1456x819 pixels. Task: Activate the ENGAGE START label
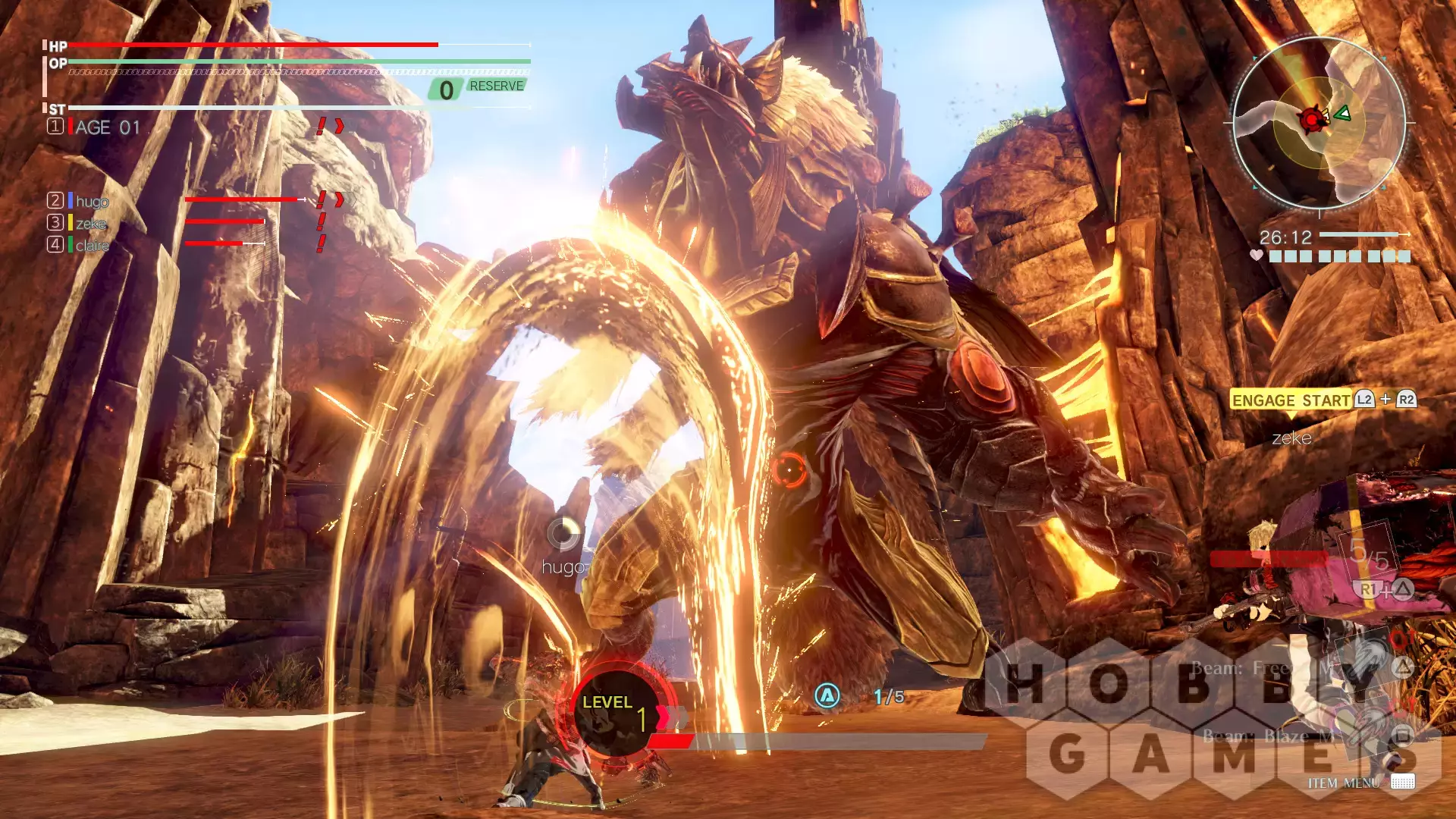[x=1291, y=400]
